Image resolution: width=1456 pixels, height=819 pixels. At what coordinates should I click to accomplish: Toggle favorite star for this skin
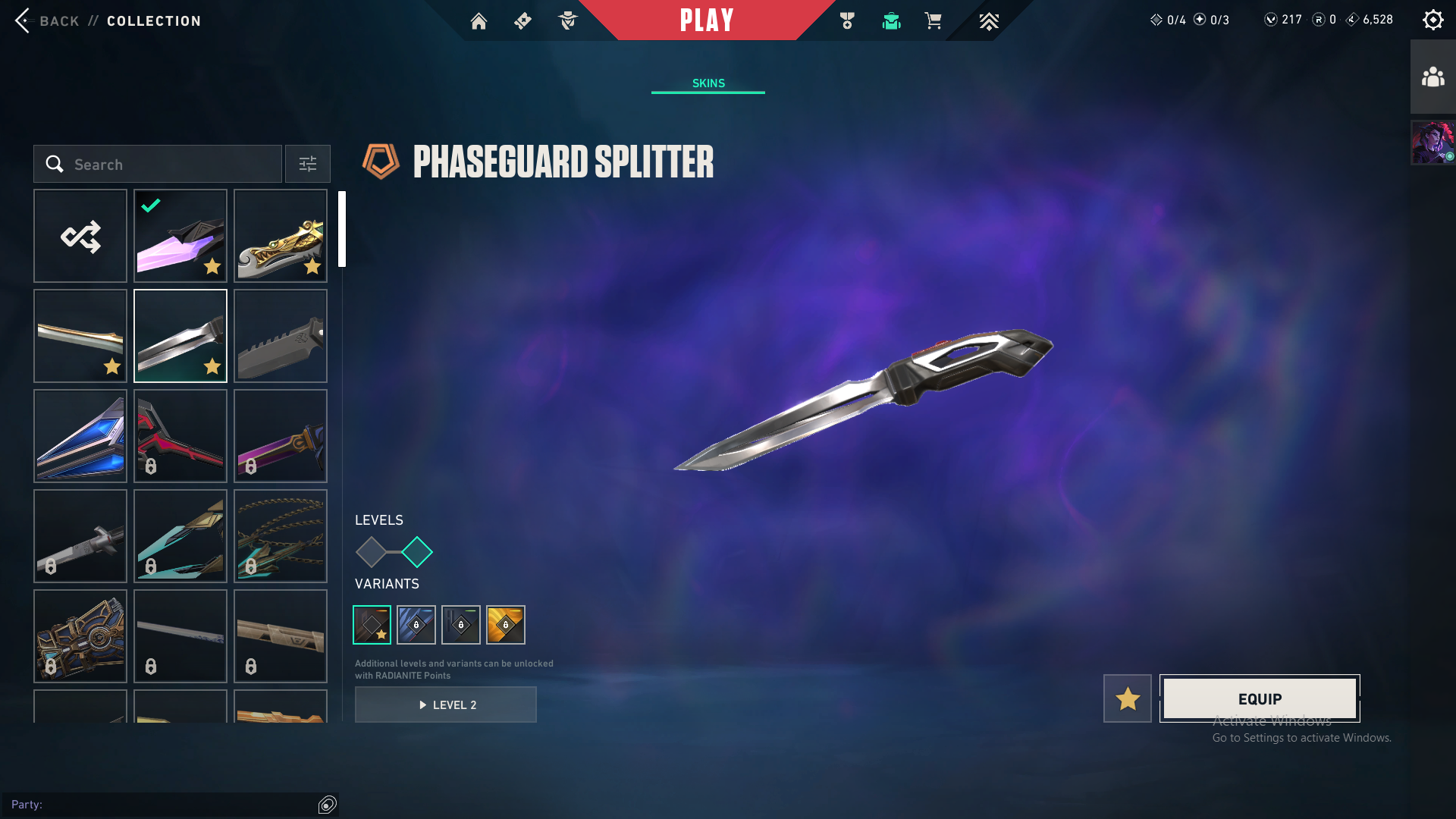click(x=1128, y=698)
